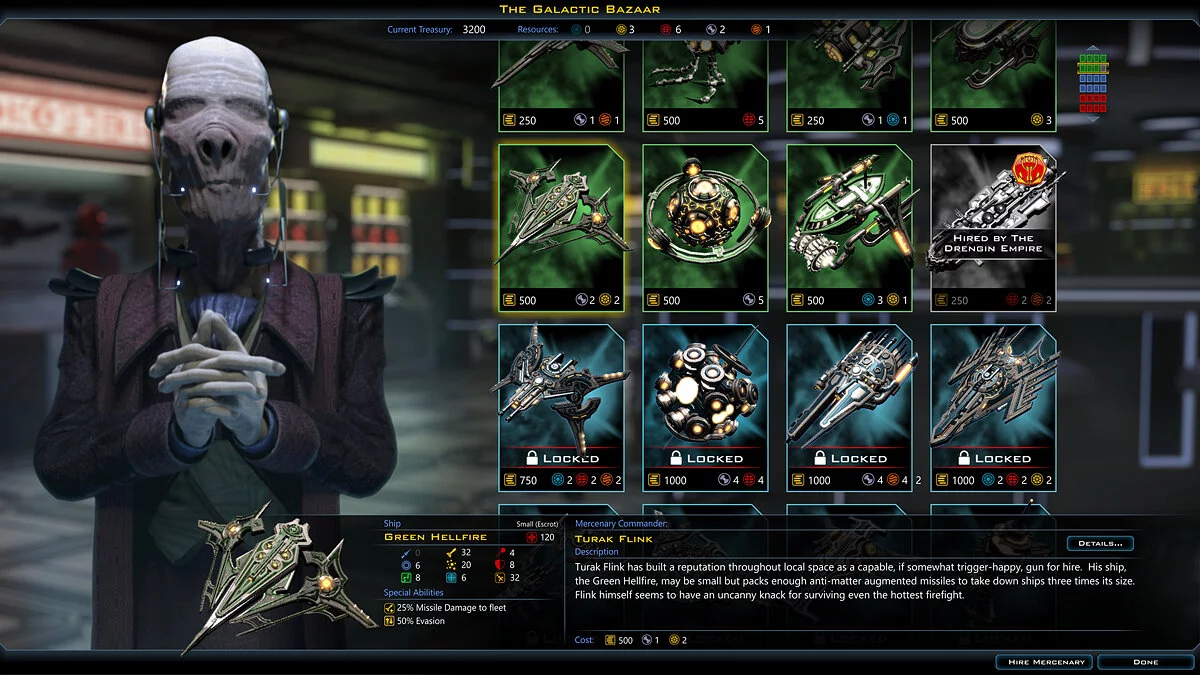The height and width of the screenshot is (675, 1200).
Task: Select the locked mercenary costing 750
Action: (x=561, y=407)
